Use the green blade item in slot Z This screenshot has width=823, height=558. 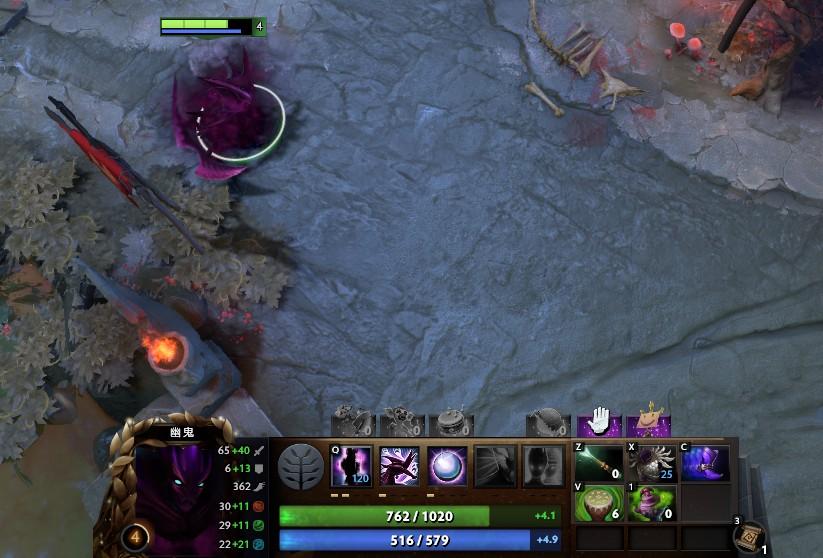(599, 463)
